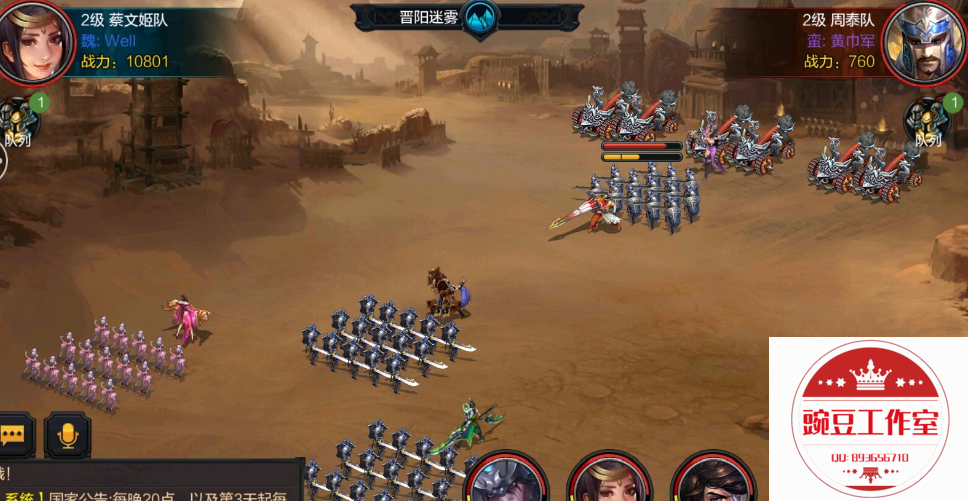Click Zhou Tai's helmeted portrait
968x501 pixels.
pos(925,40)
